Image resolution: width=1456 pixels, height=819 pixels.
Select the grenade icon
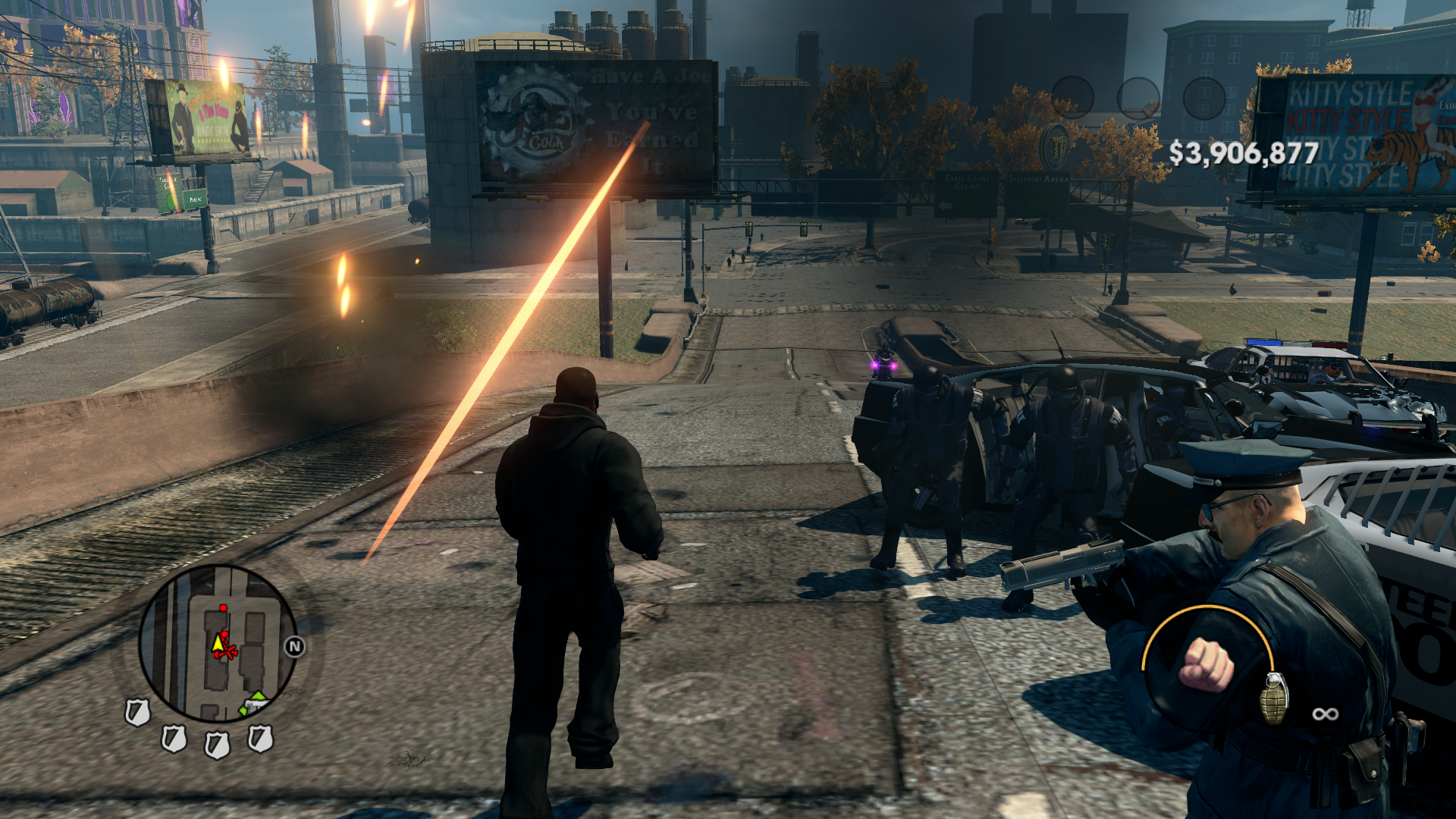point(1274,697)
